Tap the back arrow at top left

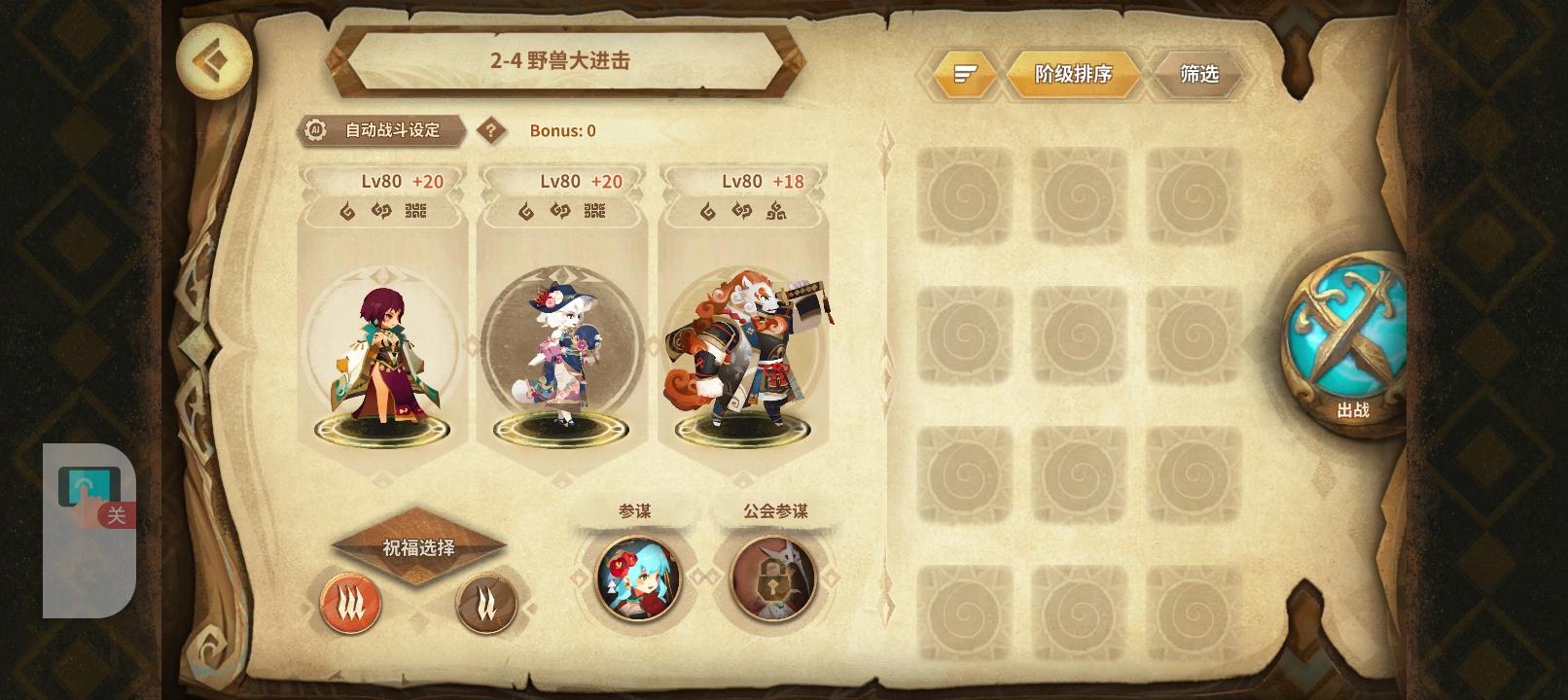[213, 61]
